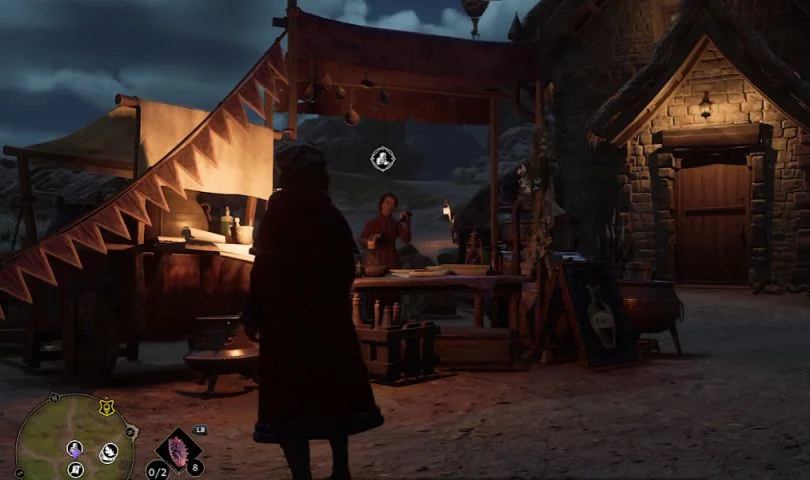810x480 pixels.
Task: Click the feather marker on the minimap
Action: [108, 453]
